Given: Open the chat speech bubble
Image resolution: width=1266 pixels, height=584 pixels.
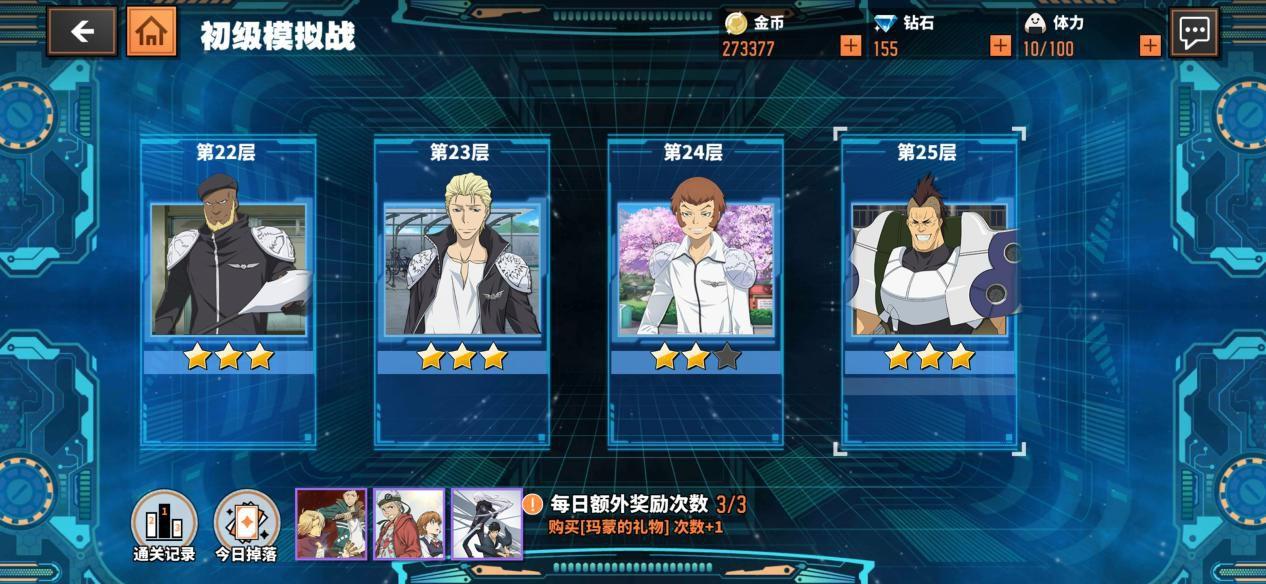Looking at the screenshot, I should tap(1195, 32).
